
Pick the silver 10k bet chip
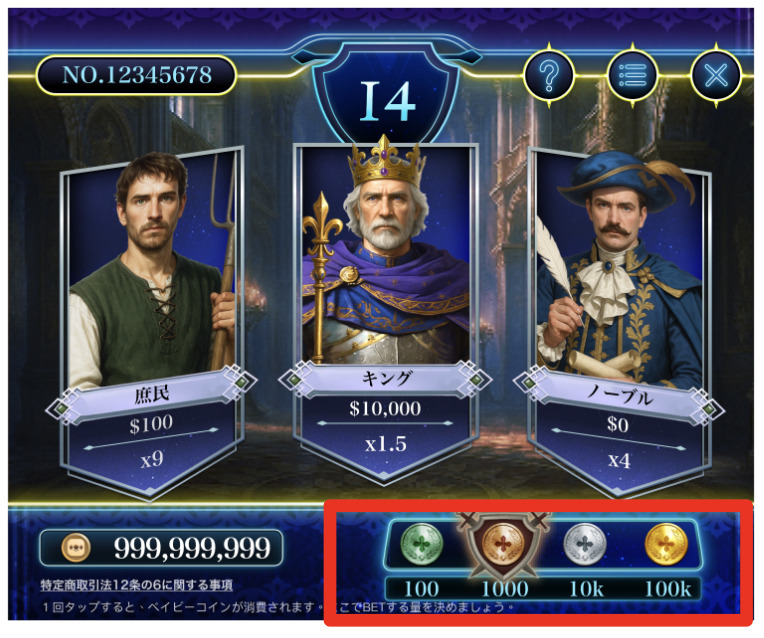tap(583, 546)
